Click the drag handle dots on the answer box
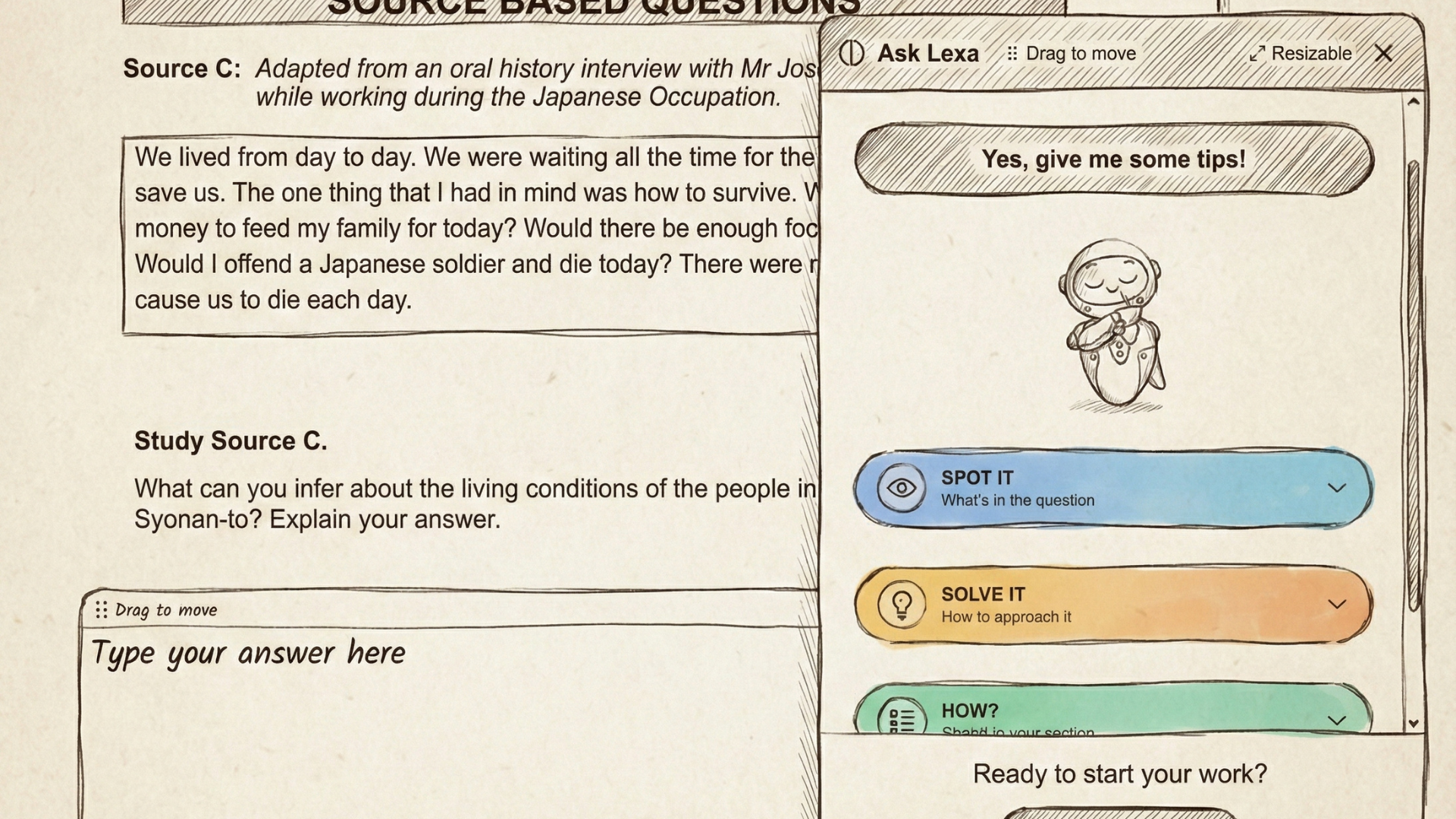The height and width of the screenshot is (819, 1456). (102, 610)
